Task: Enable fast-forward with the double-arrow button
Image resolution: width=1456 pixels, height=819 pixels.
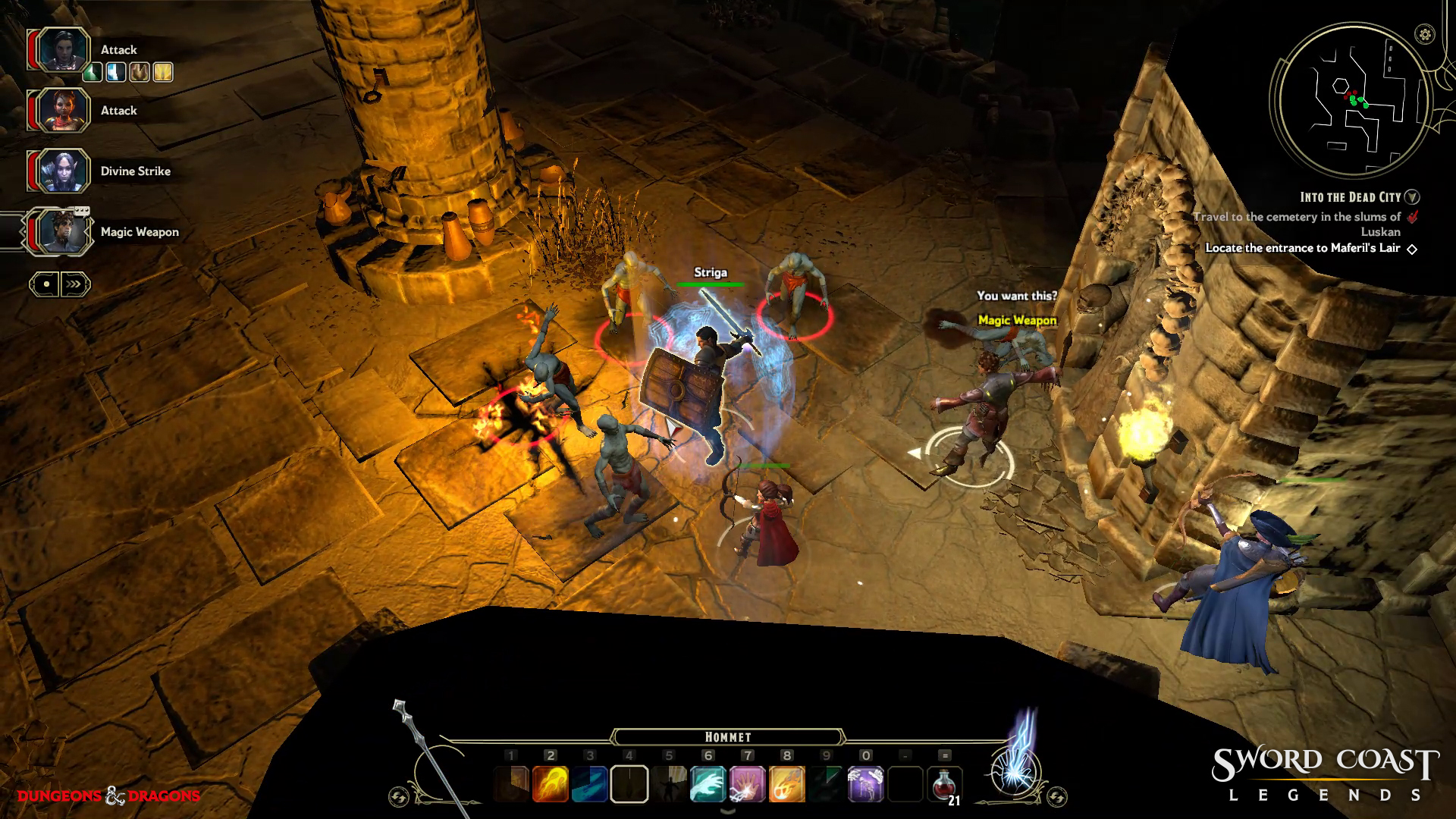Action: coord(74,282)
